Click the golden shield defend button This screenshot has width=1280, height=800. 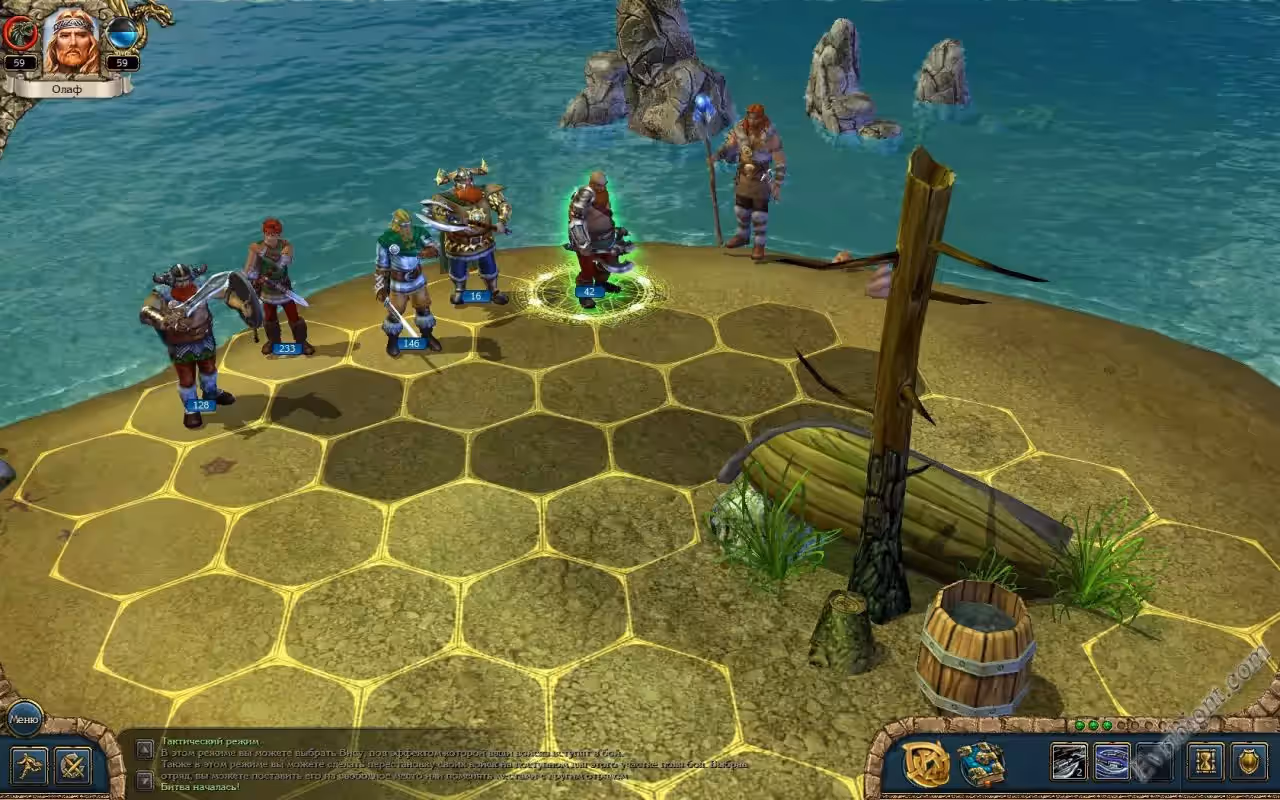pyautogui.click(x=1248, y=762)
